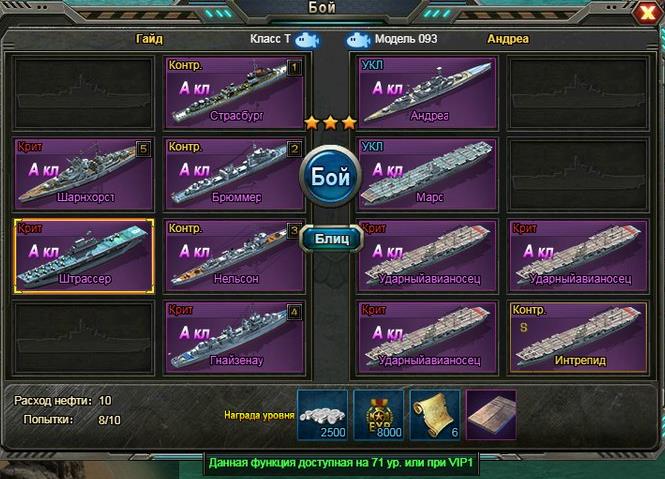The image size is (665, 479).
Task: Select the Брюммер ship card
Action: (x=233, y=175)
